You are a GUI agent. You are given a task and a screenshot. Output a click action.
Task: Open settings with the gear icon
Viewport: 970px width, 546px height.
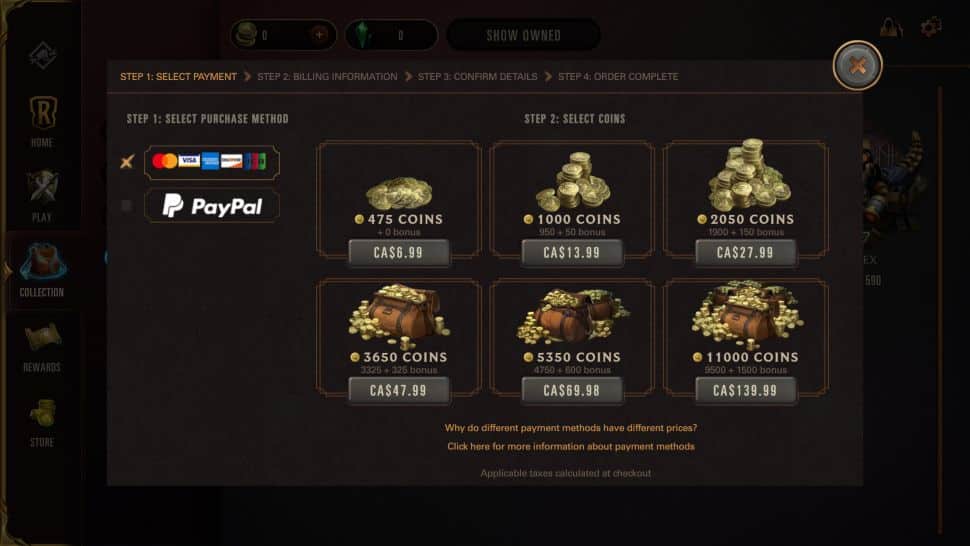coord(931,27)
